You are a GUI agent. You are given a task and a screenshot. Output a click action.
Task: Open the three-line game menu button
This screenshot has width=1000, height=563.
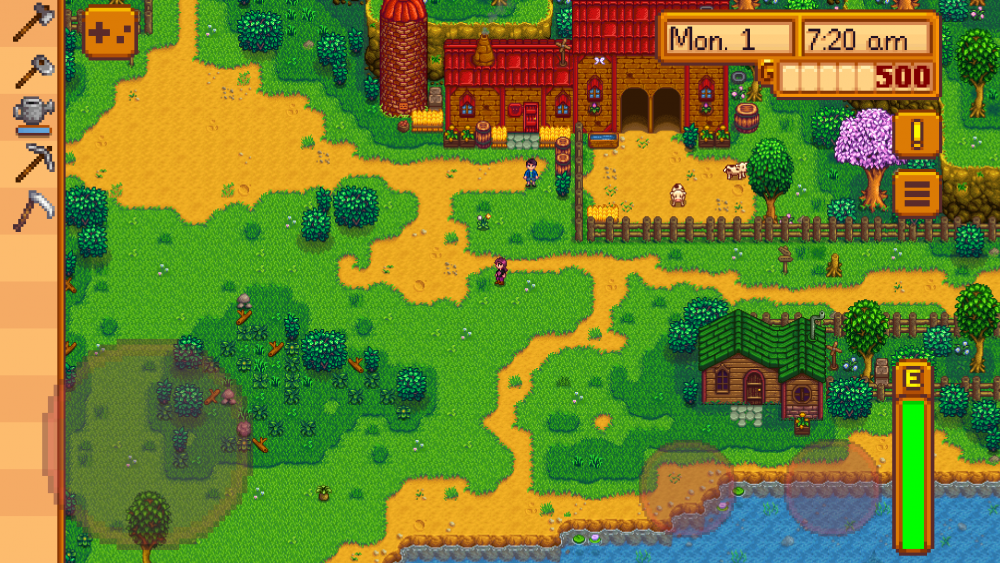pyautogui.click(x=916, y=193)
